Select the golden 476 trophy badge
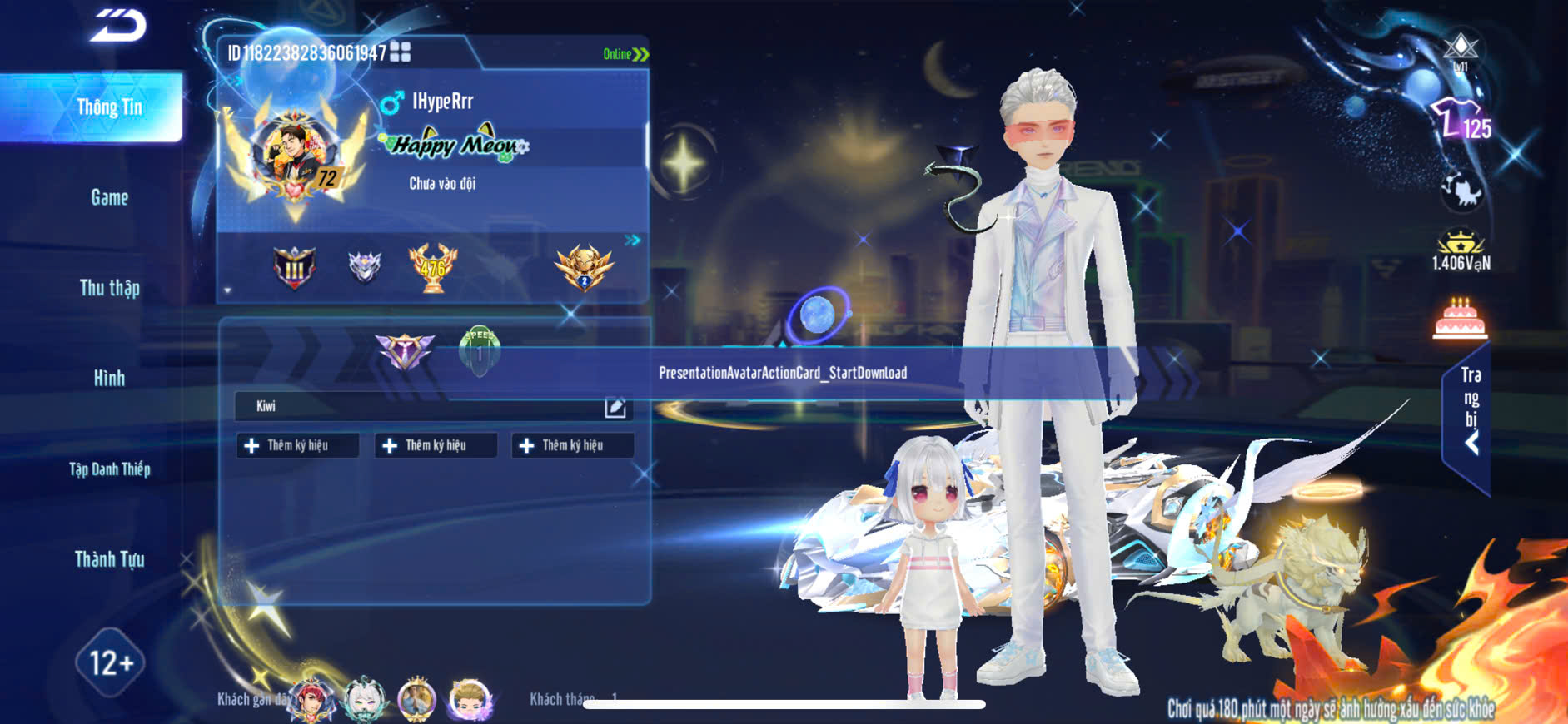The image size is (1568, 724). click(x=432, y=267)
